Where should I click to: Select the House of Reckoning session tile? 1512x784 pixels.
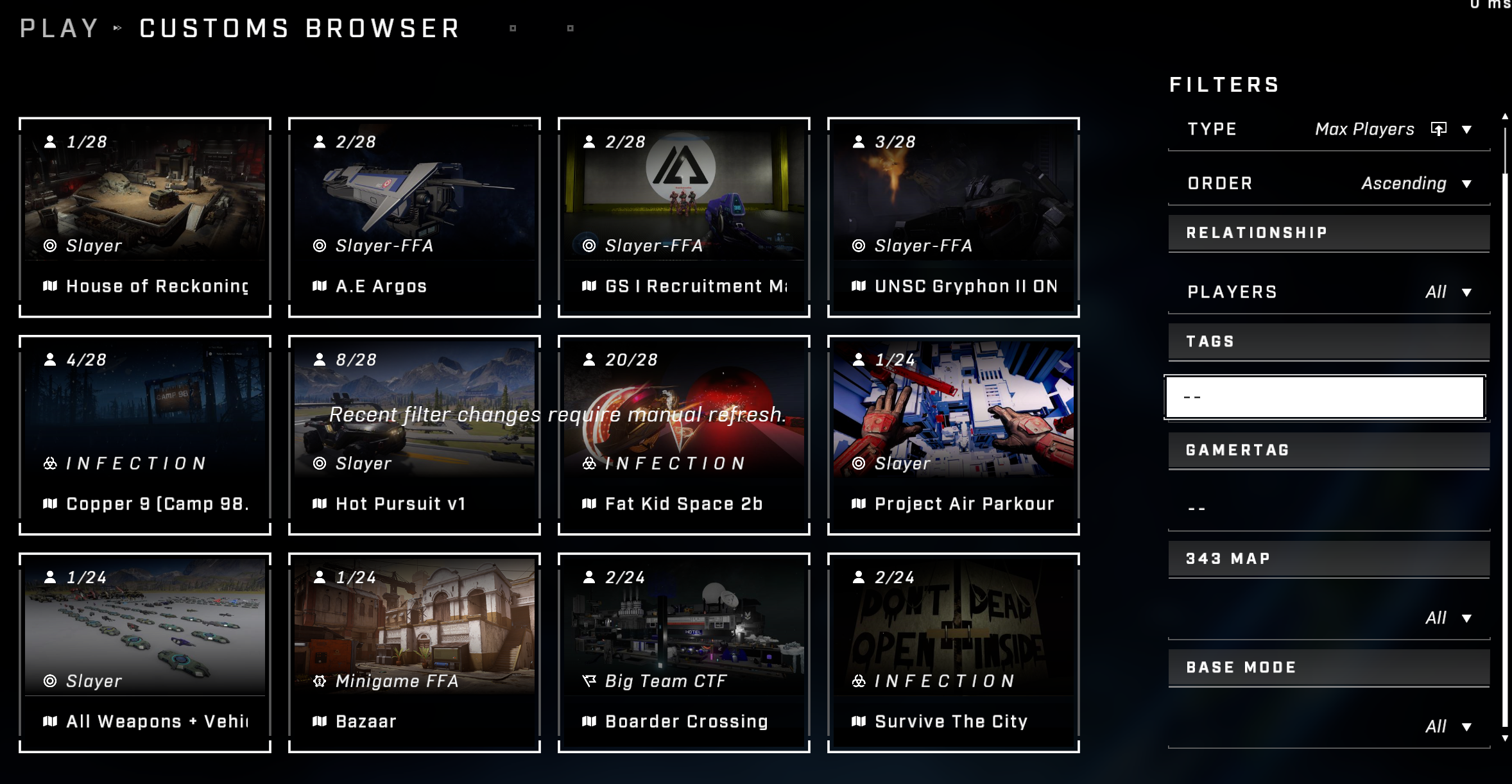pyautogui.click(x=145, y=217)
